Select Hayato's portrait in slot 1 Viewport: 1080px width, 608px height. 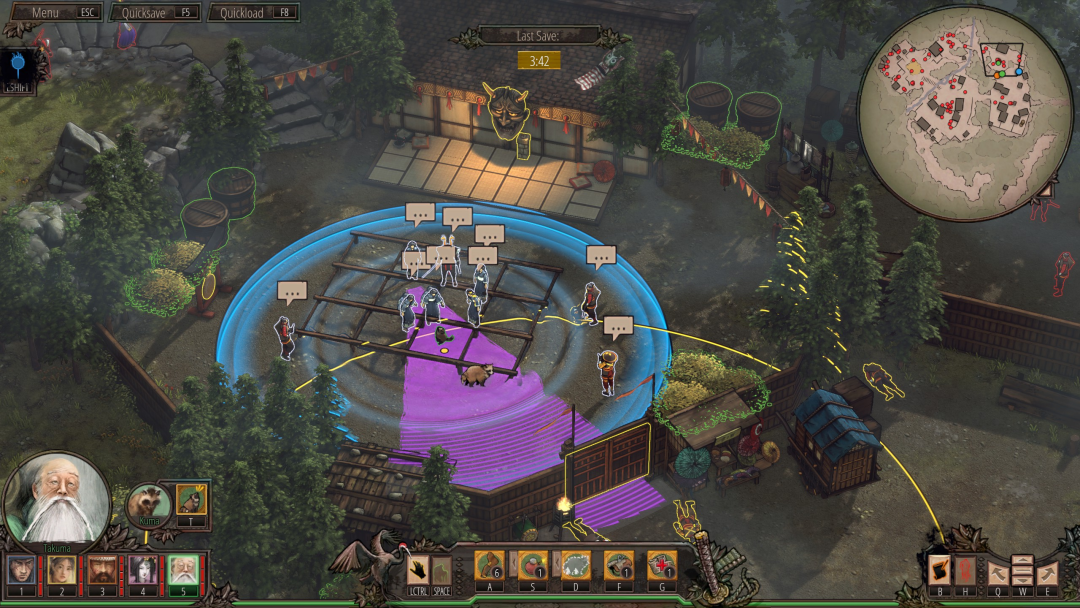(x=20, y=570)
